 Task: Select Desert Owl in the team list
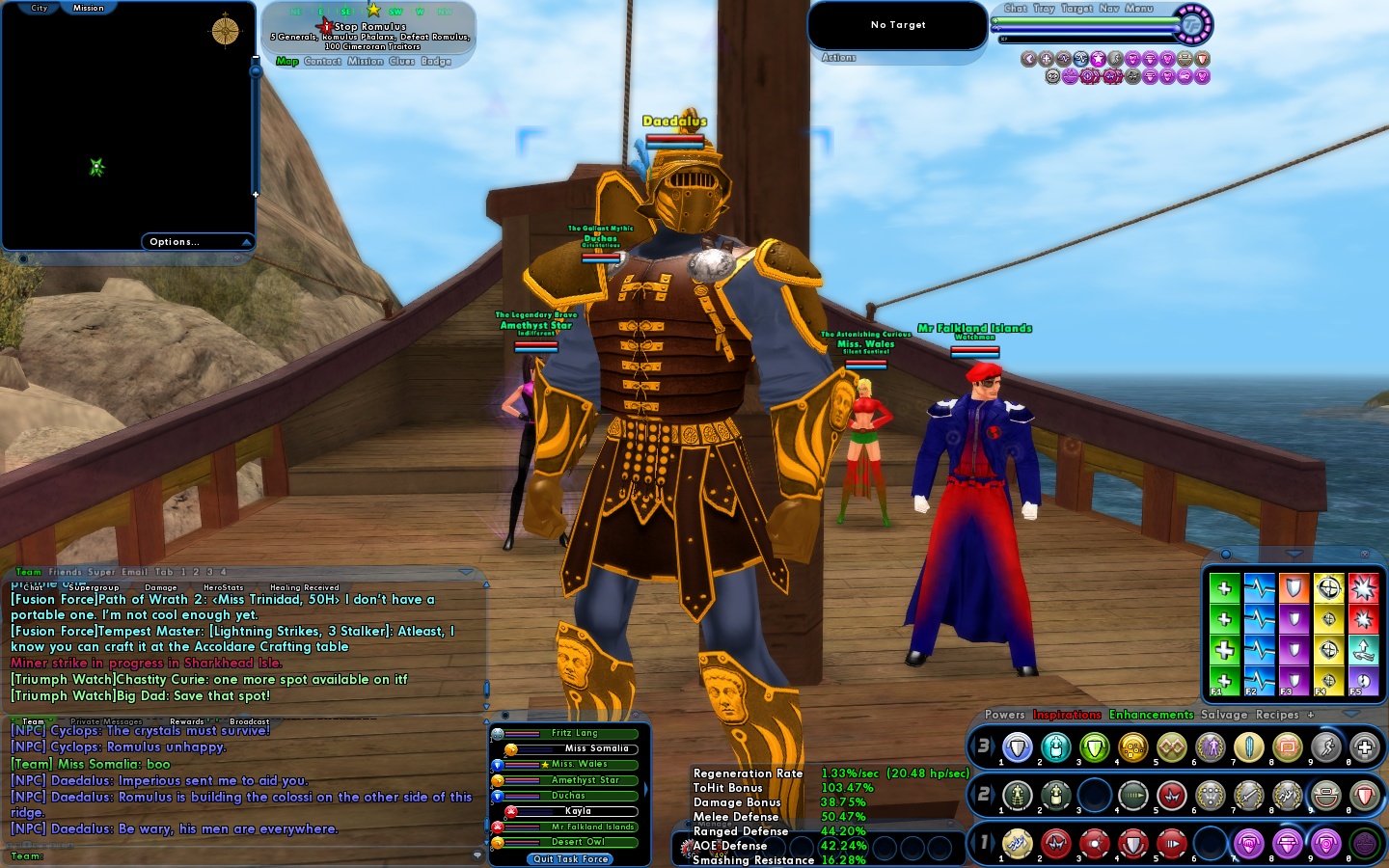point(578,842)
